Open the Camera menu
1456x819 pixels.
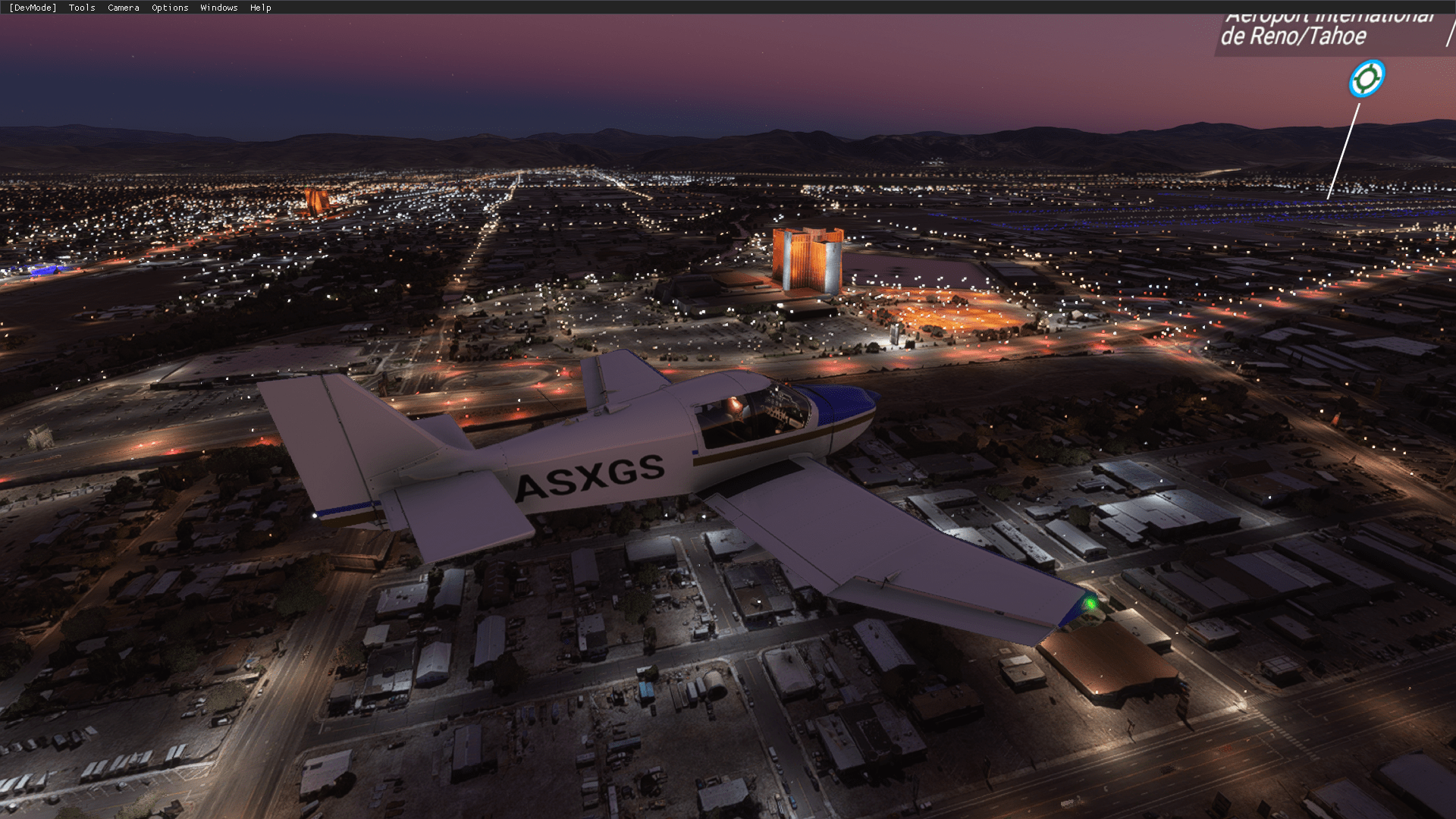pyautogui.click(x=123, y=8)
